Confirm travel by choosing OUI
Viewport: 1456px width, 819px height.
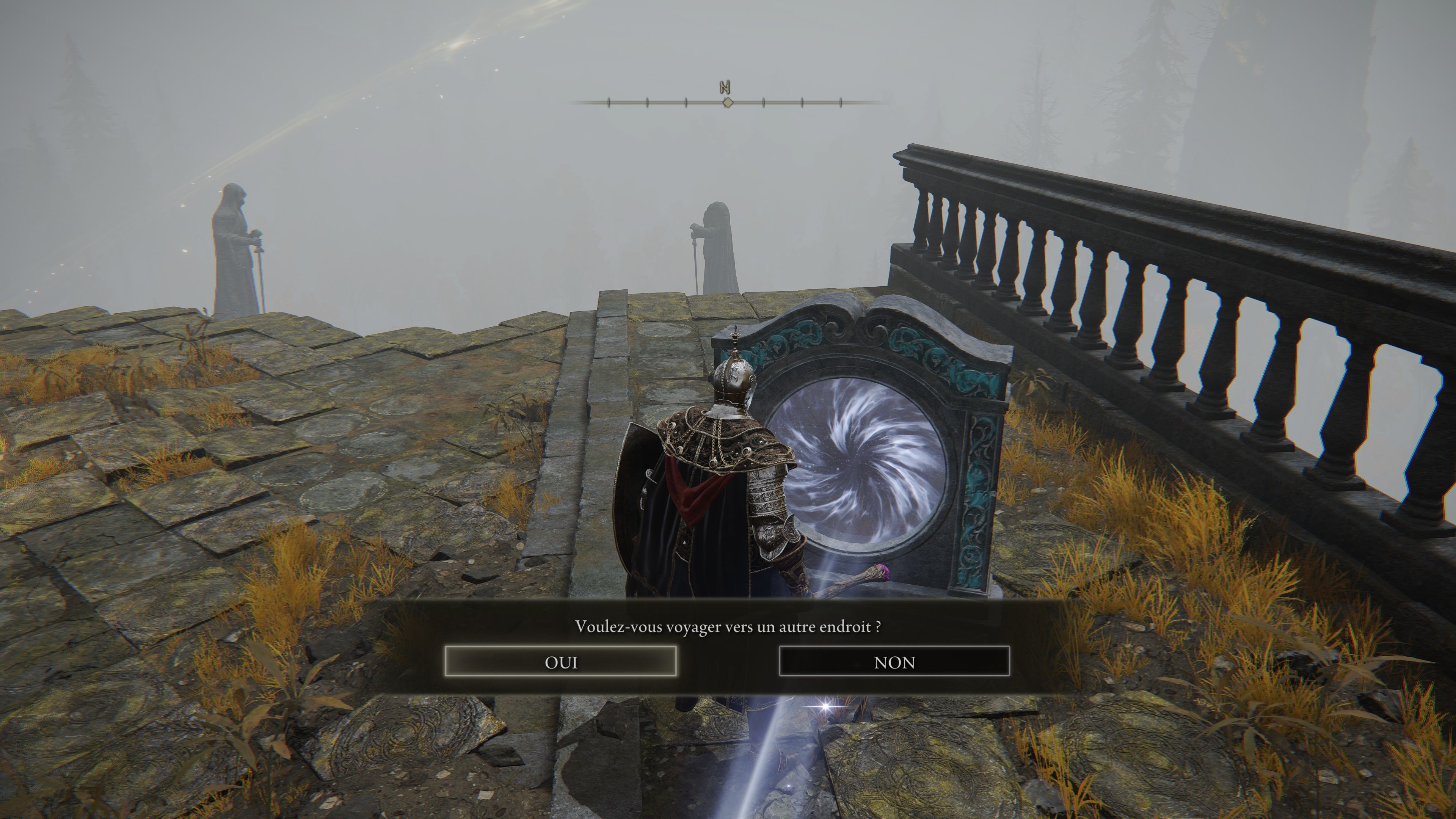[560, 661]
